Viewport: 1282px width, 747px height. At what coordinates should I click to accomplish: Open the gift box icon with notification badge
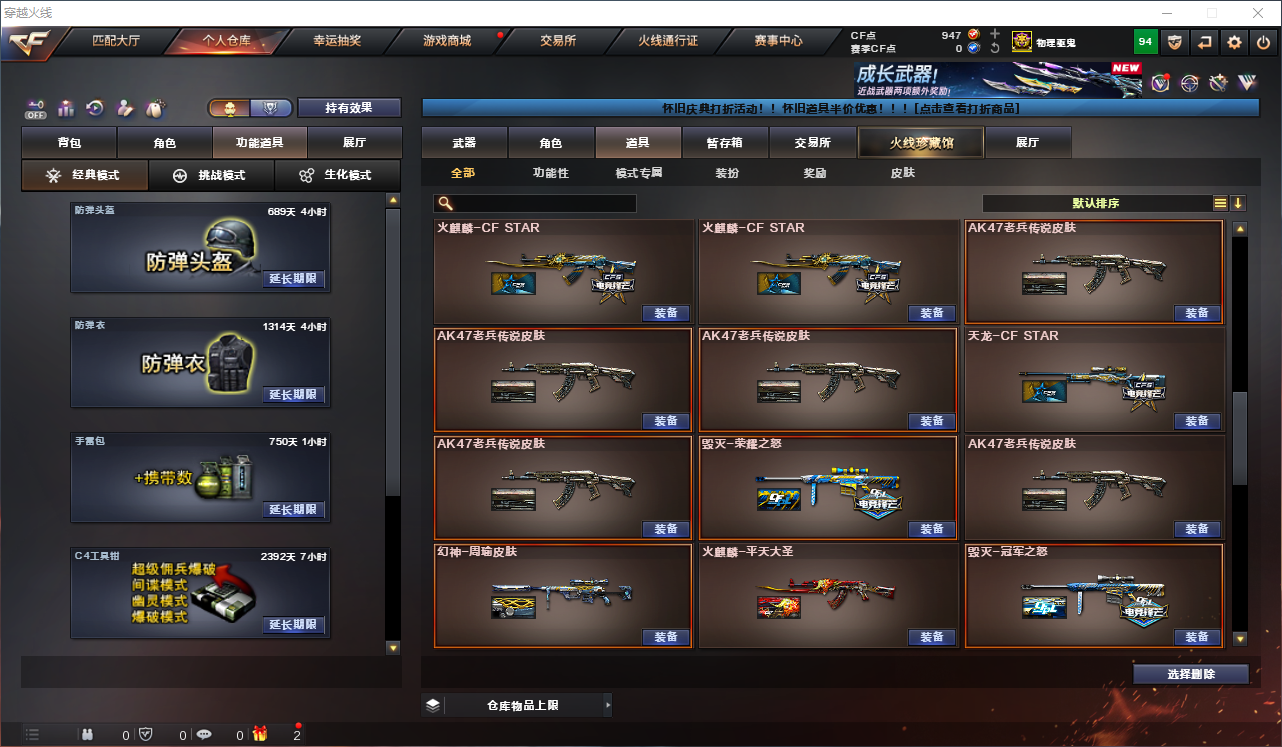pos(260,734)
